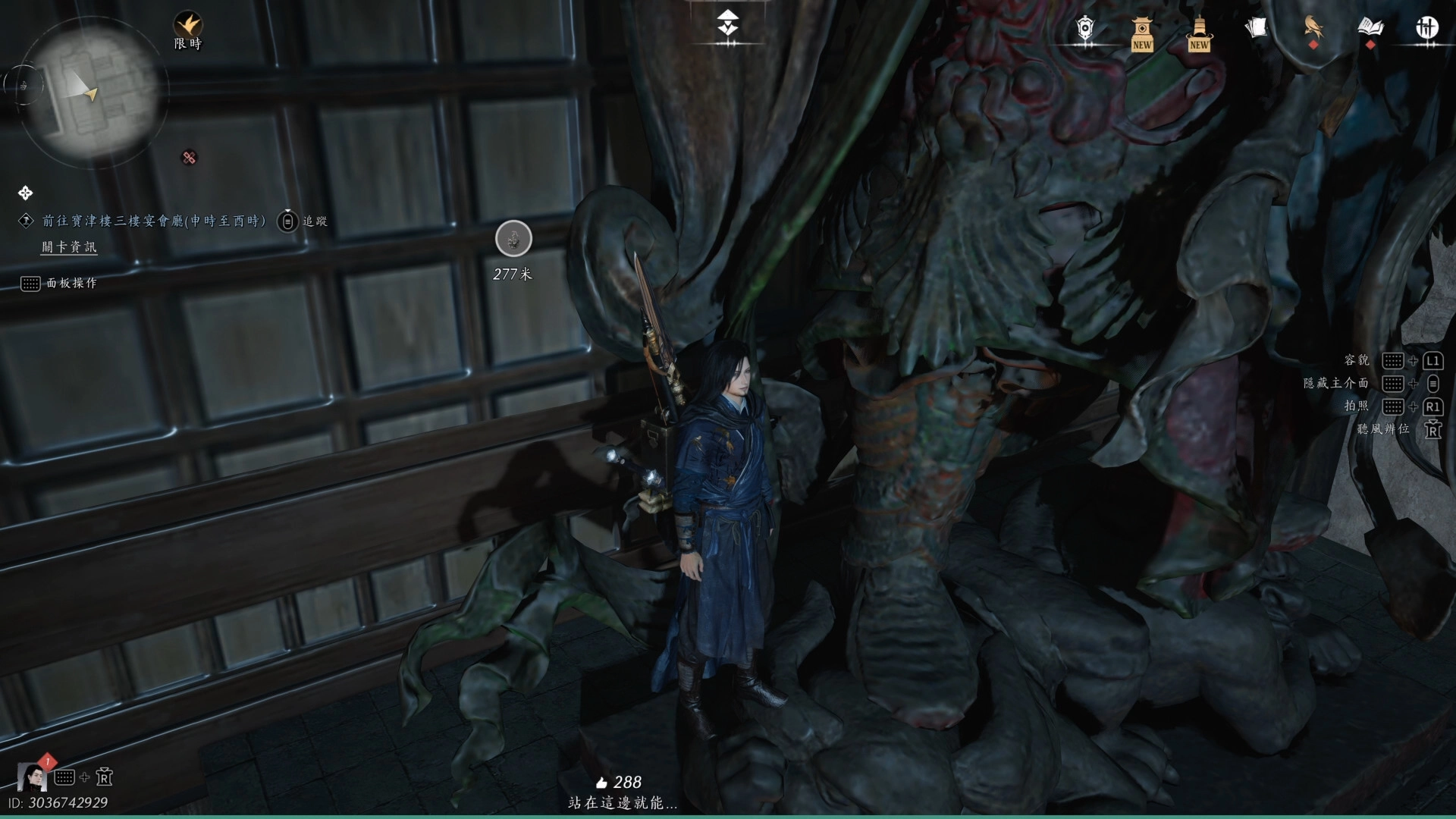
Task: Open the circular minimap
Action: coord(93,91)
